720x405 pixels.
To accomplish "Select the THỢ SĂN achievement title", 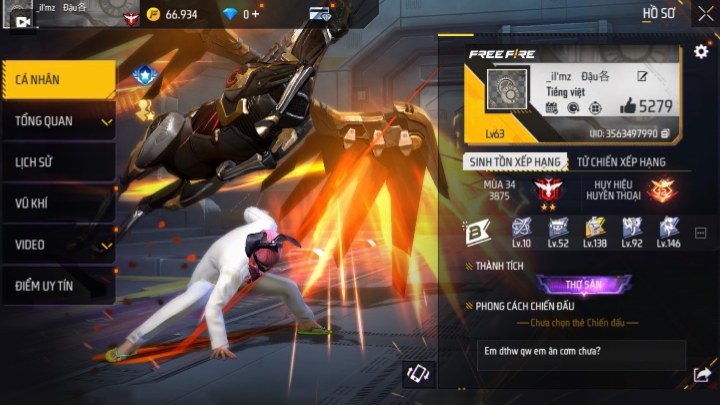I will pyautogui.click(x=583, y=285).
